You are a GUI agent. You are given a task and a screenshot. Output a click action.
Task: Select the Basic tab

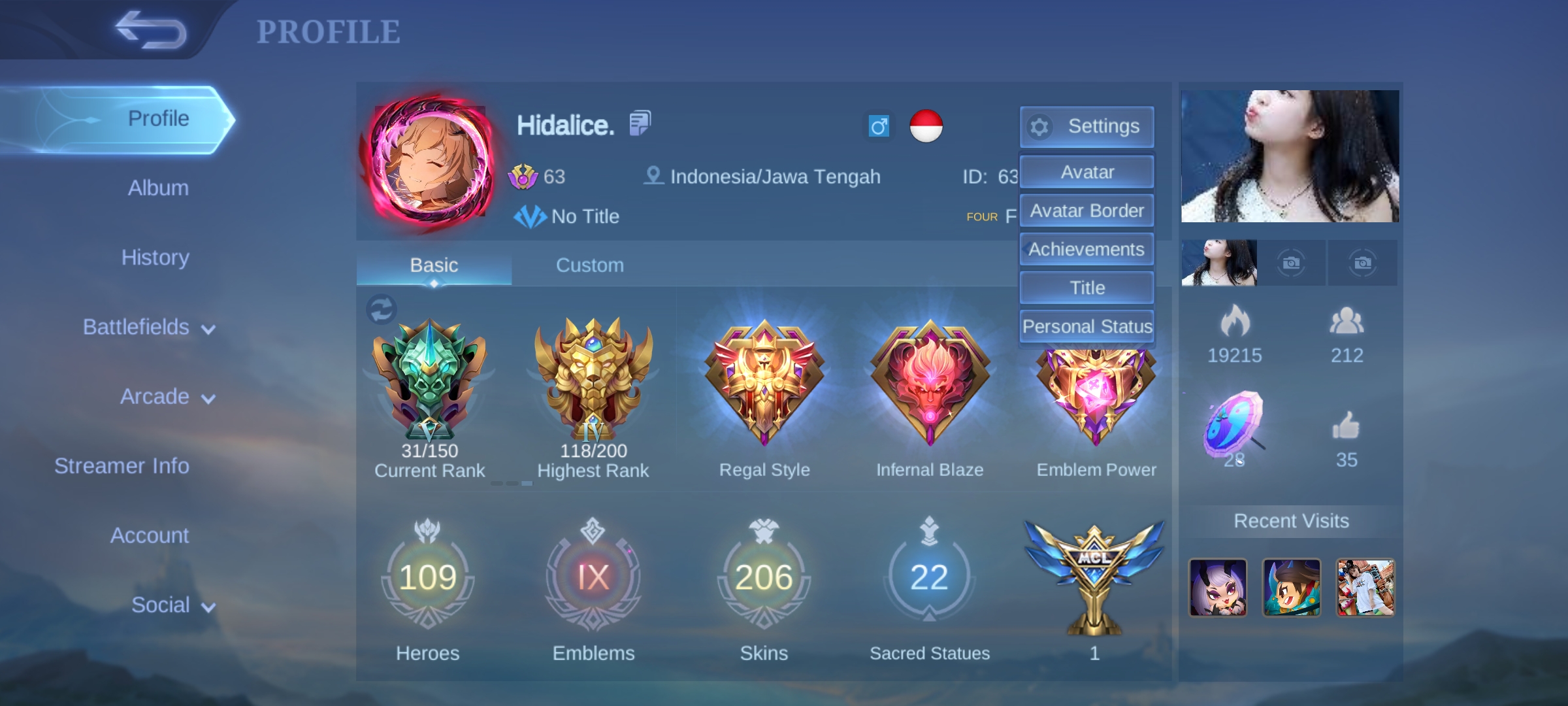433,265
